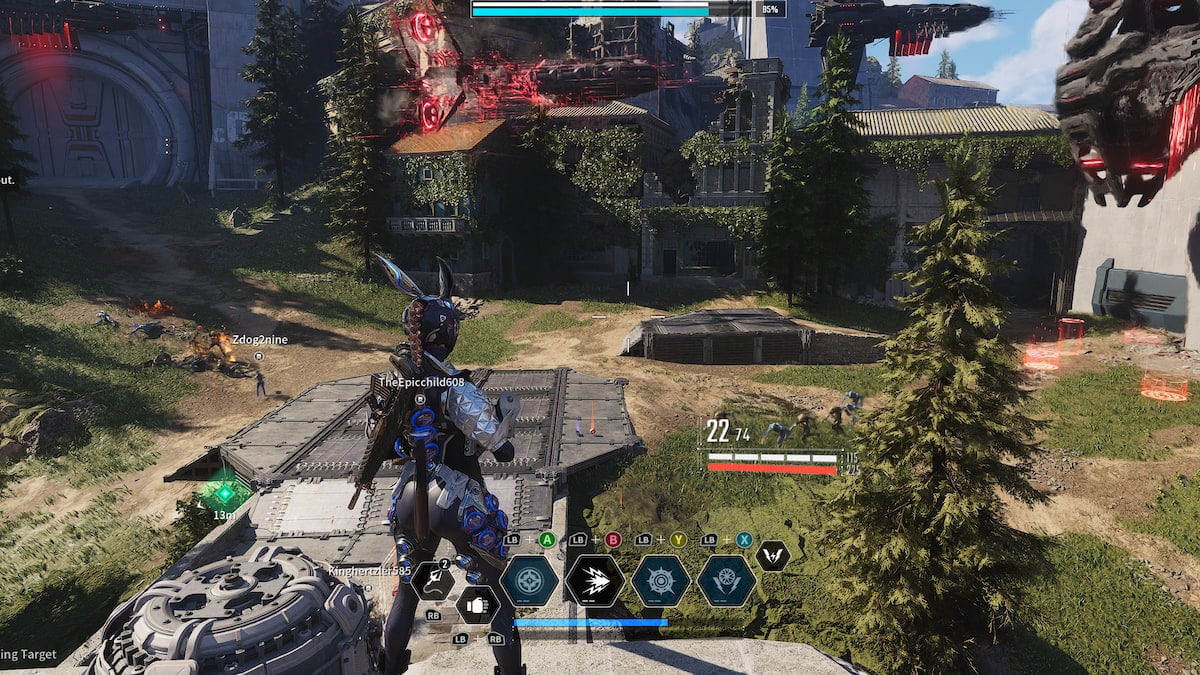
Task: Click the grappling hook icon
Action: coord(433,581)
